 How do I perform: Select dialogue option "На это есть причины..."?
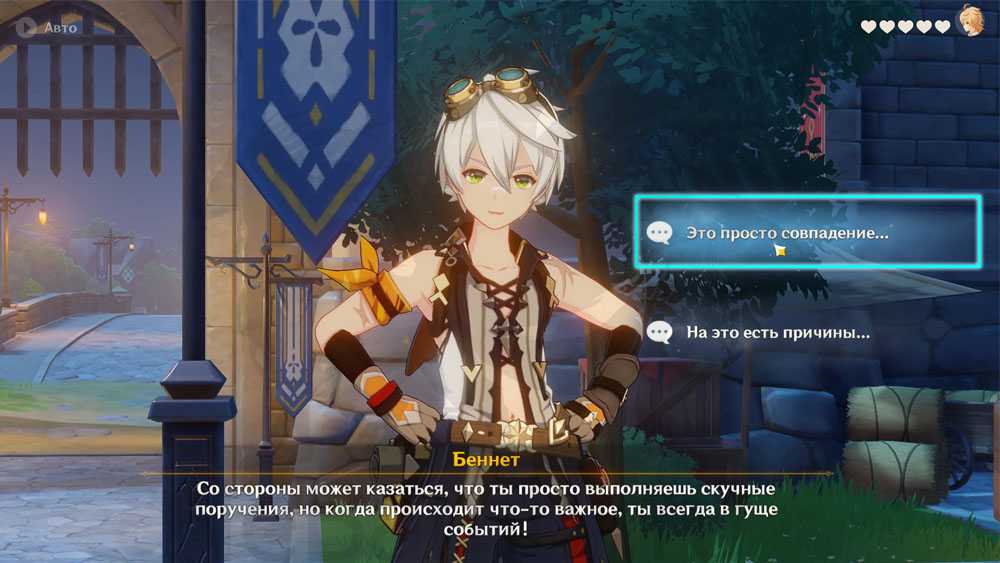click(x=776, y=332)
